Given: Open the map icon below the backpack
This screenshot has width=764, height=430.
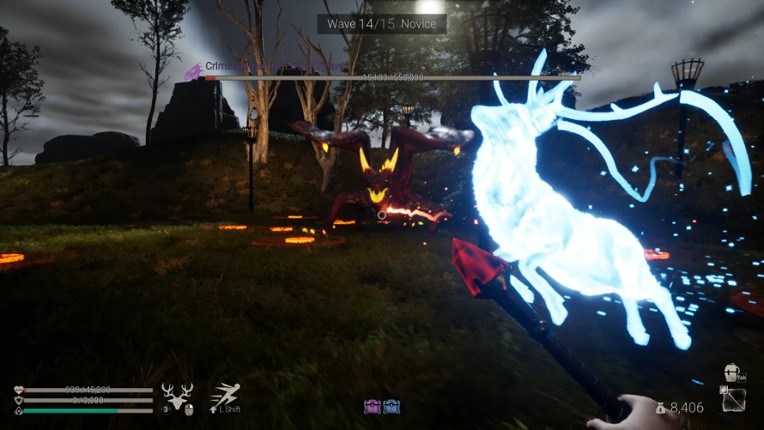Looking at the screenshot, I should click(x=733, y=399).
